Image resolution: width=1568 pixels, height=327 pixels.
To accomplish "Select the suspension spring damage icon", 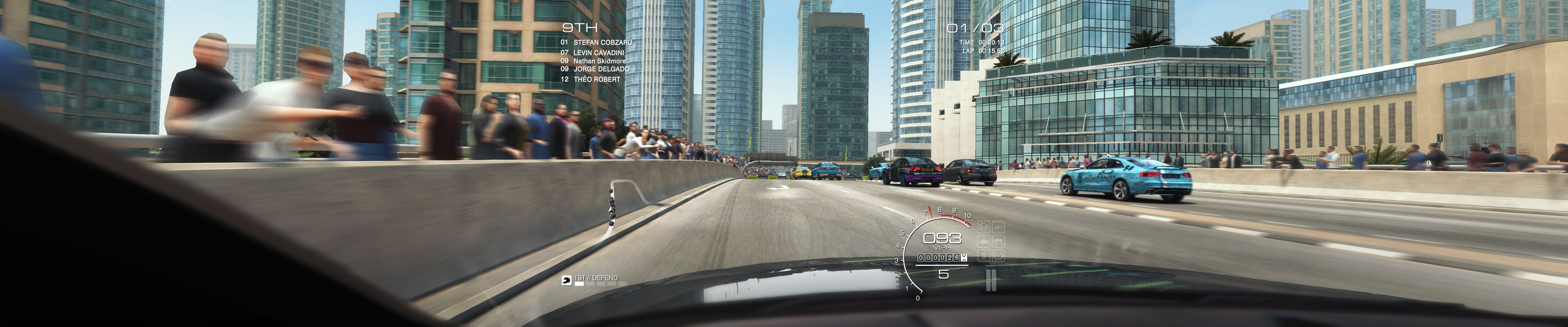I will [x=984, y=256].
